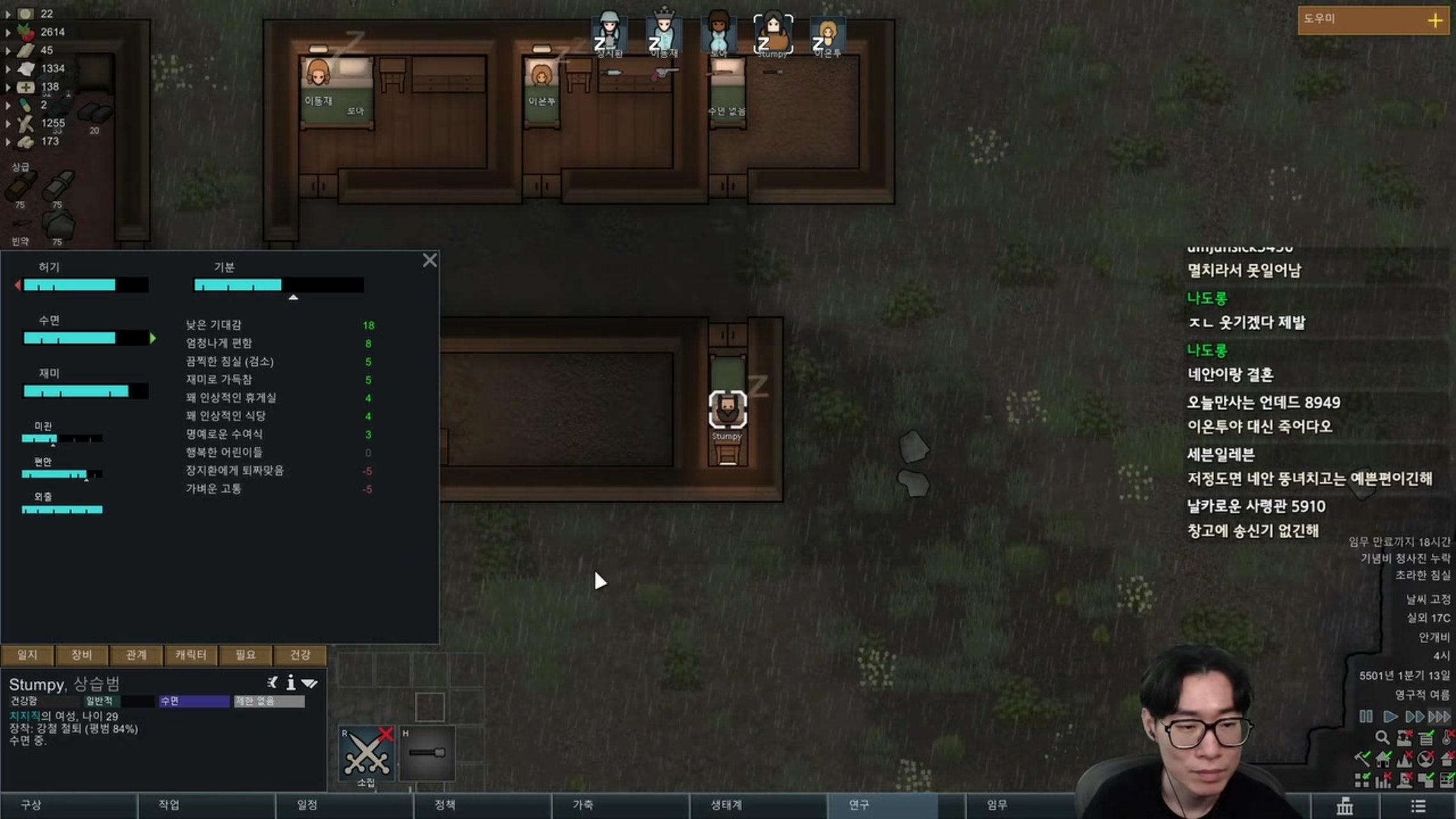Click the info 'i' icon for Stumpy

point(291,683)
